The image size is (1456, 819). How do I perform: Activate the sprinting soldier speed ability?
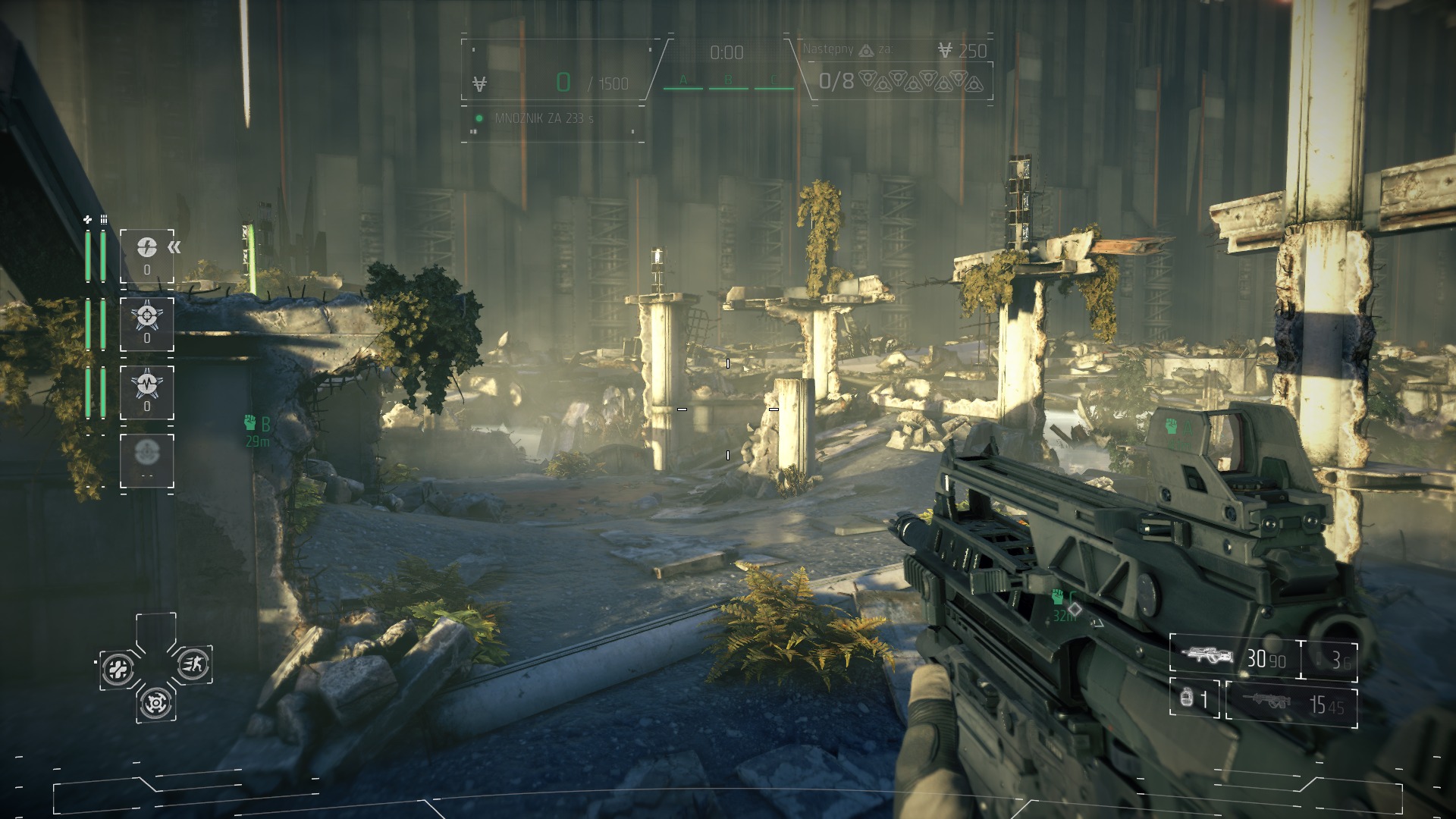pyautogui.click(x=193, y=665)
